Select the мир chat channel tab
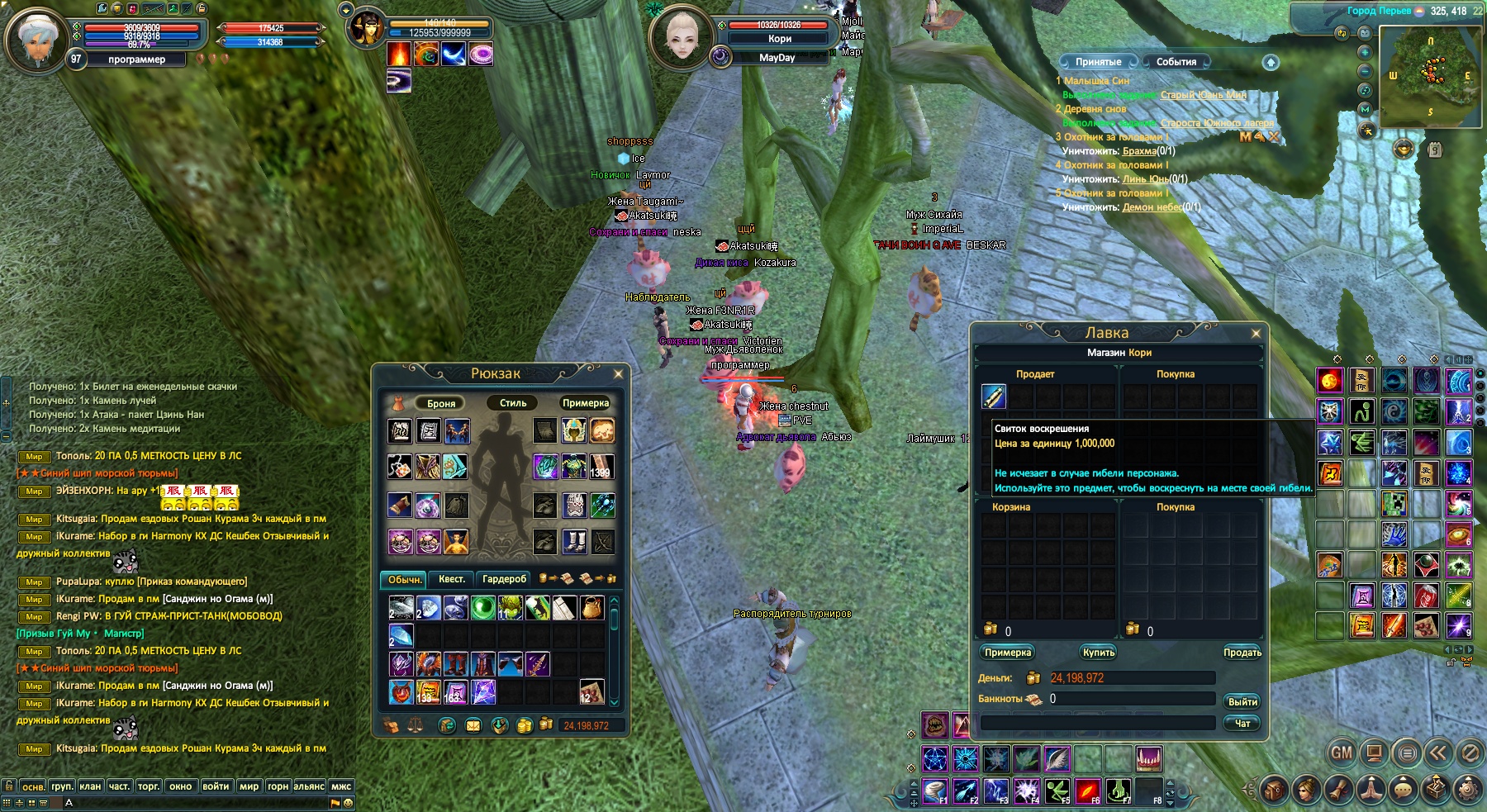 249,786
